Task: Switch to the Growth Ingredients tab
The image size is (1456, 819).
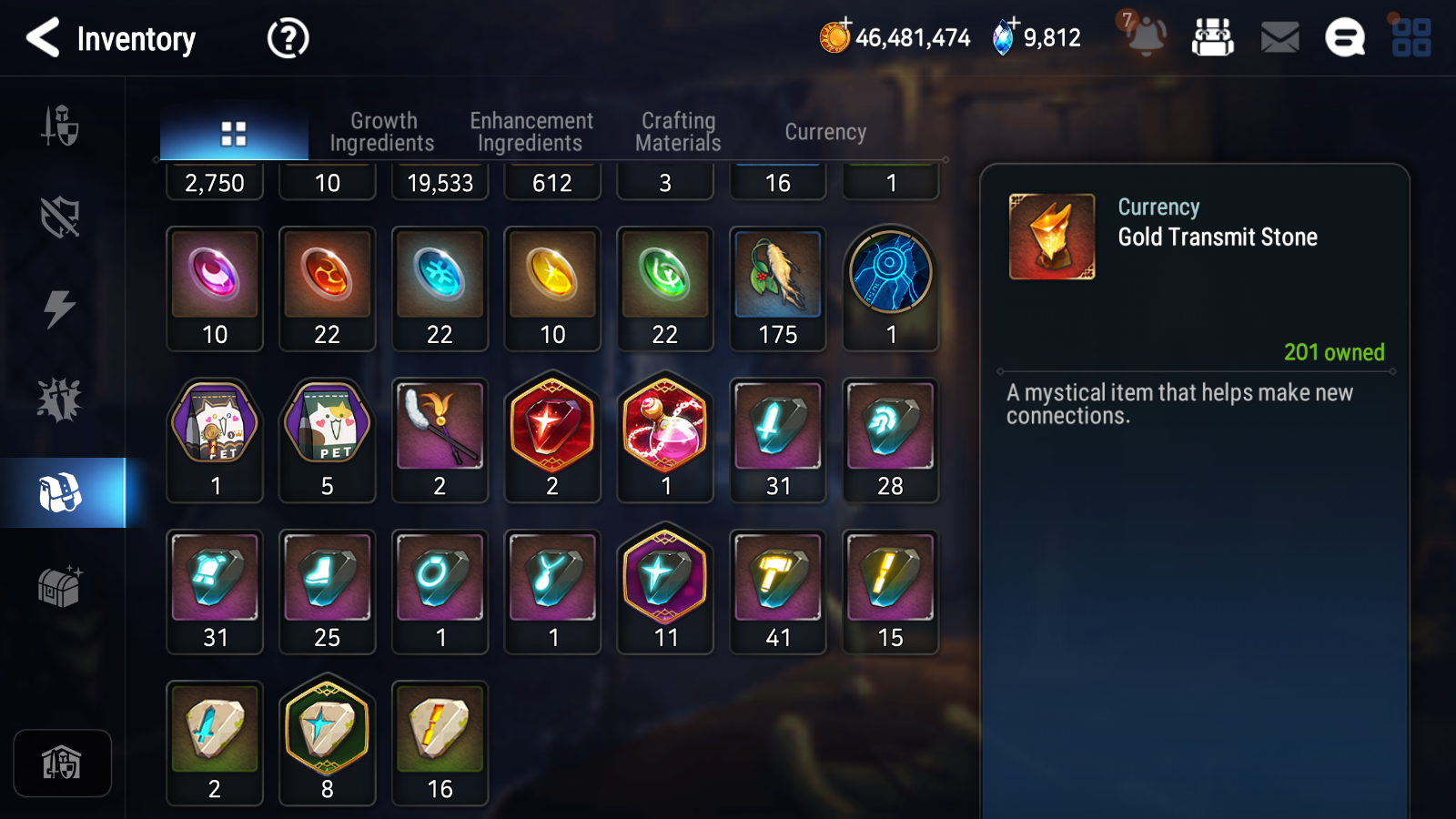Action: 382,132
